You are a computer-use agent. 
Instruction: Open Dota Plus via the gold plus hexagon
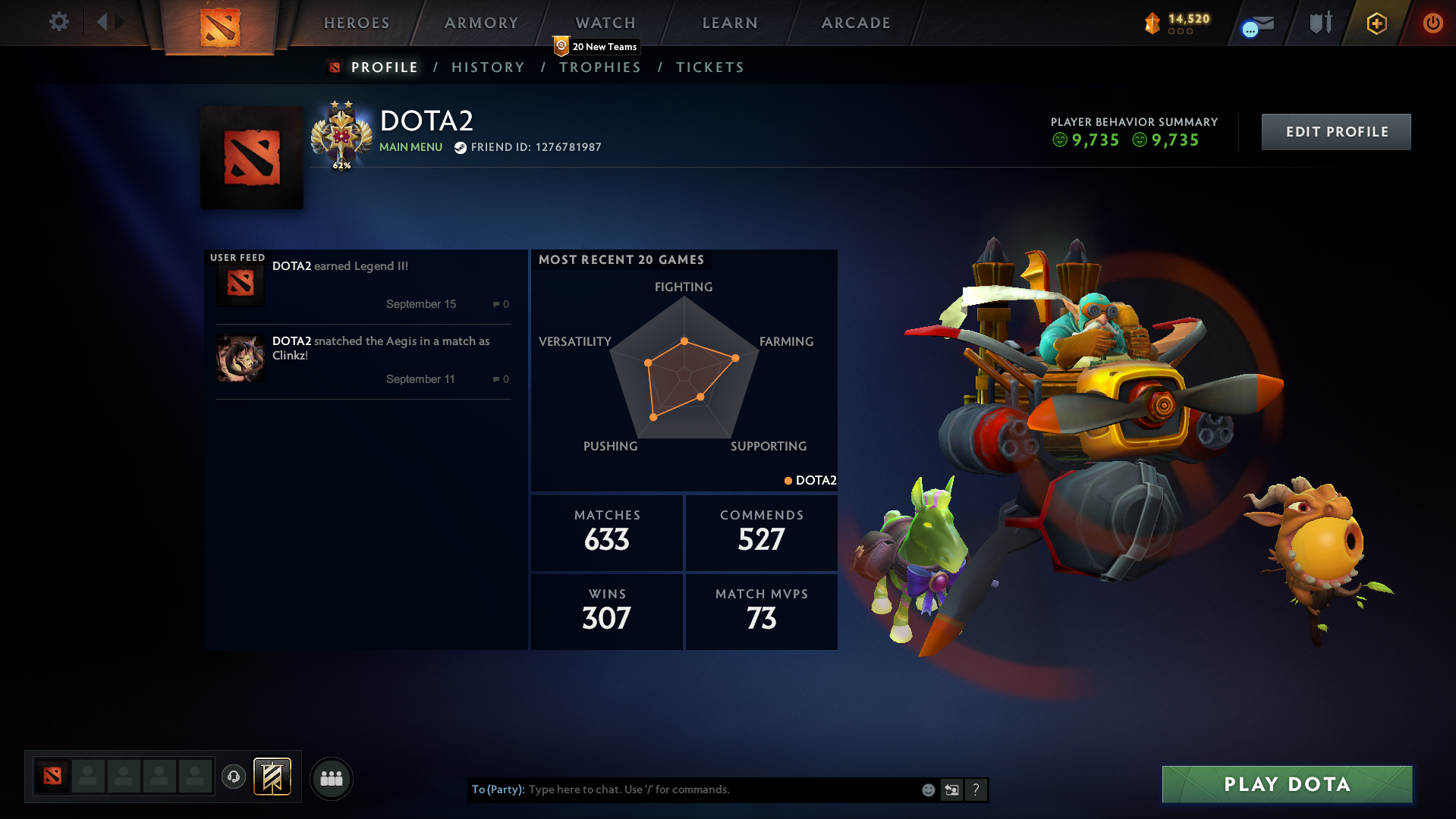1376,23
